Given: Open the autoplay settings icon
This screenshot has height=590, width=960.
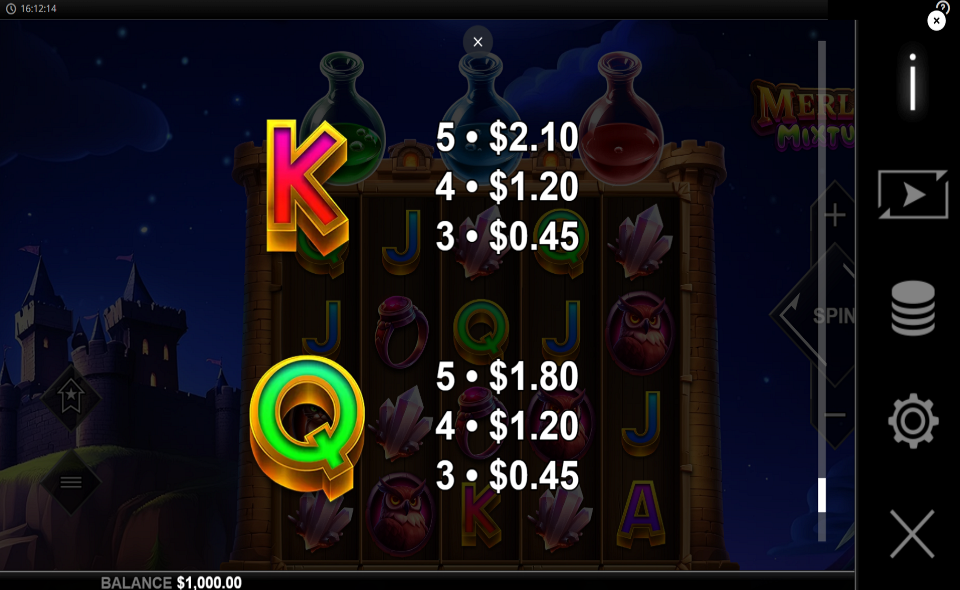Looking at the screenshot, I should tap(912, 194).
